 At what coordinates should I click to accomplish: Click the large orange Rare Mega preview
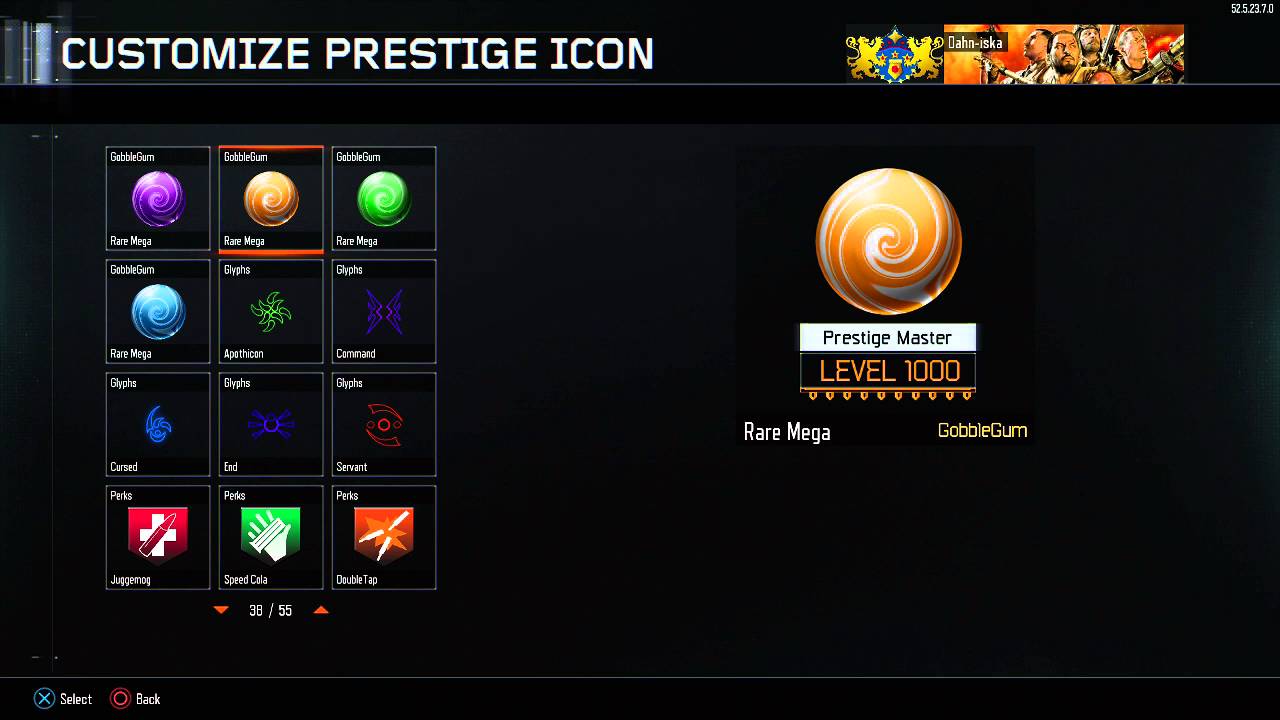coord(888,240)
